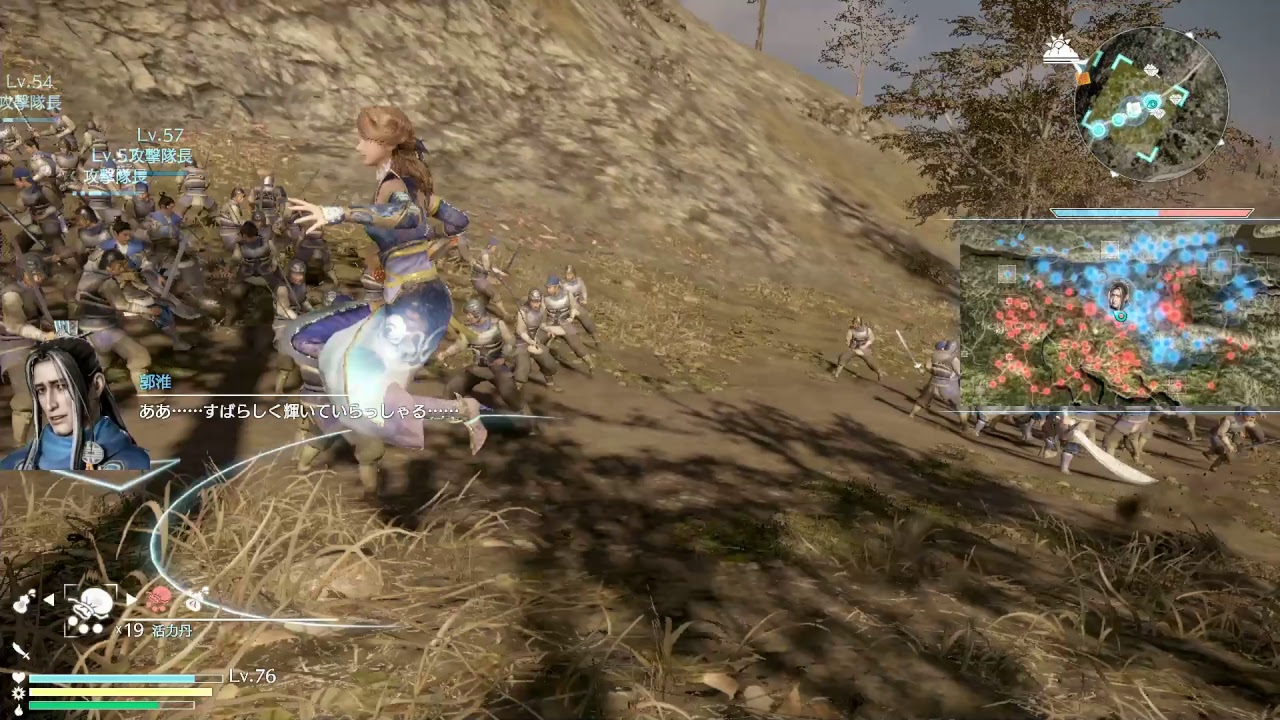Select the gourd item icon on the item bar
The height and width of the screenshot is (720, 1280).
point(22,601)
